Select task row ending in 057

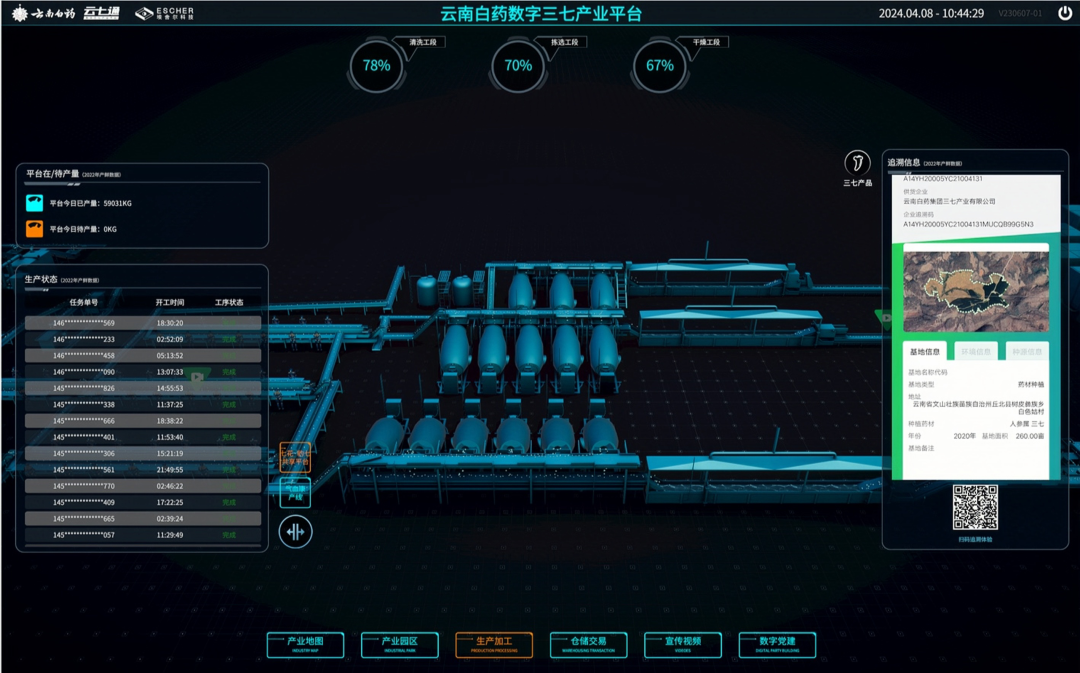point(143,535)
